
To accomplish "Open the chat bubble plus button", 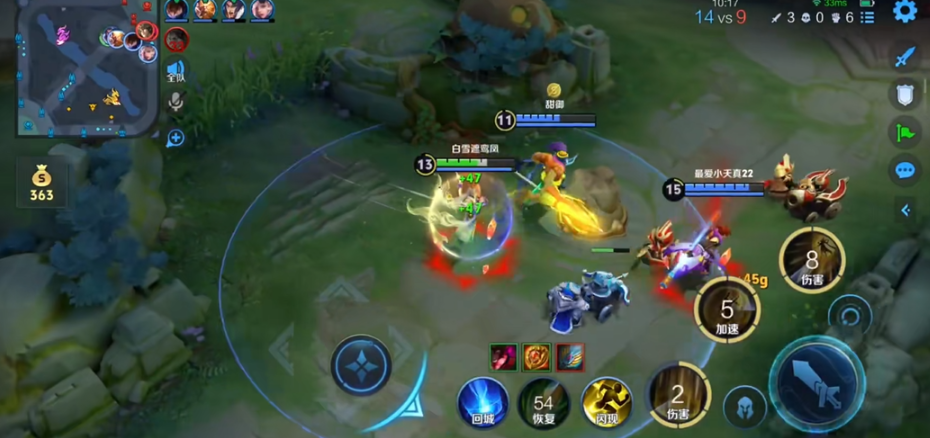I will pyautogui.click(x=176, y=138).
